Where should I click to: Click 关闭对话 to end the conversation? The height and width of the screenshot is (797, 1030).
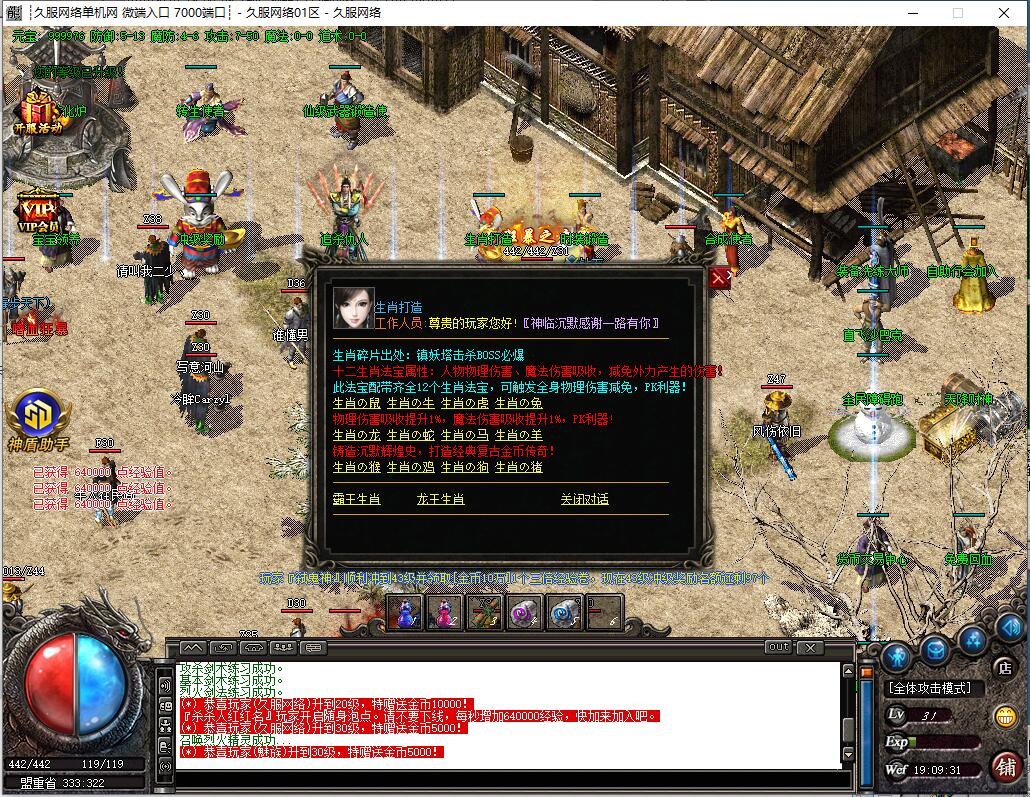(584, 499)
